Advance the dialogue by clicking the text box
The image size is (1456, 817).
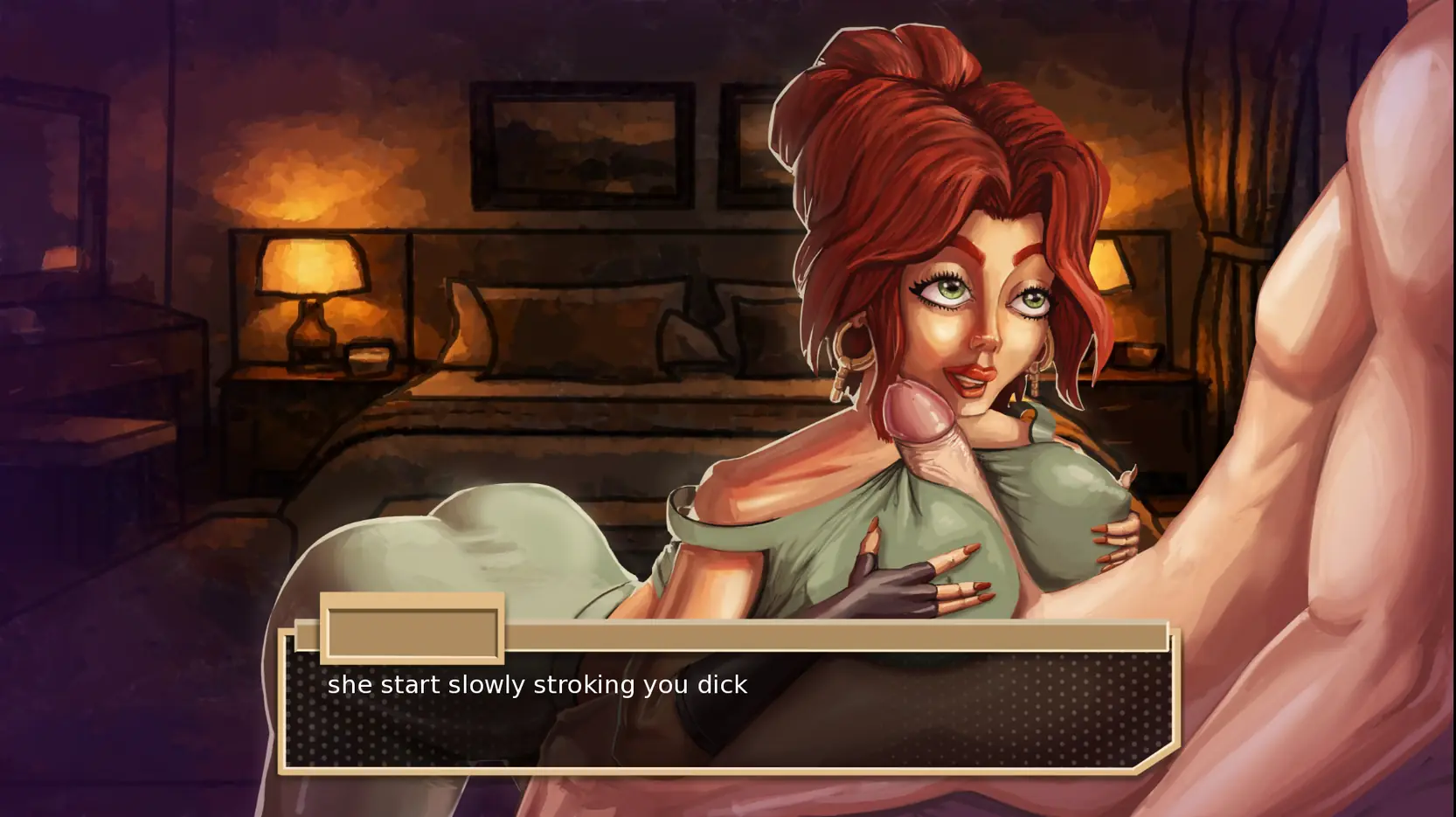[727, 710]
